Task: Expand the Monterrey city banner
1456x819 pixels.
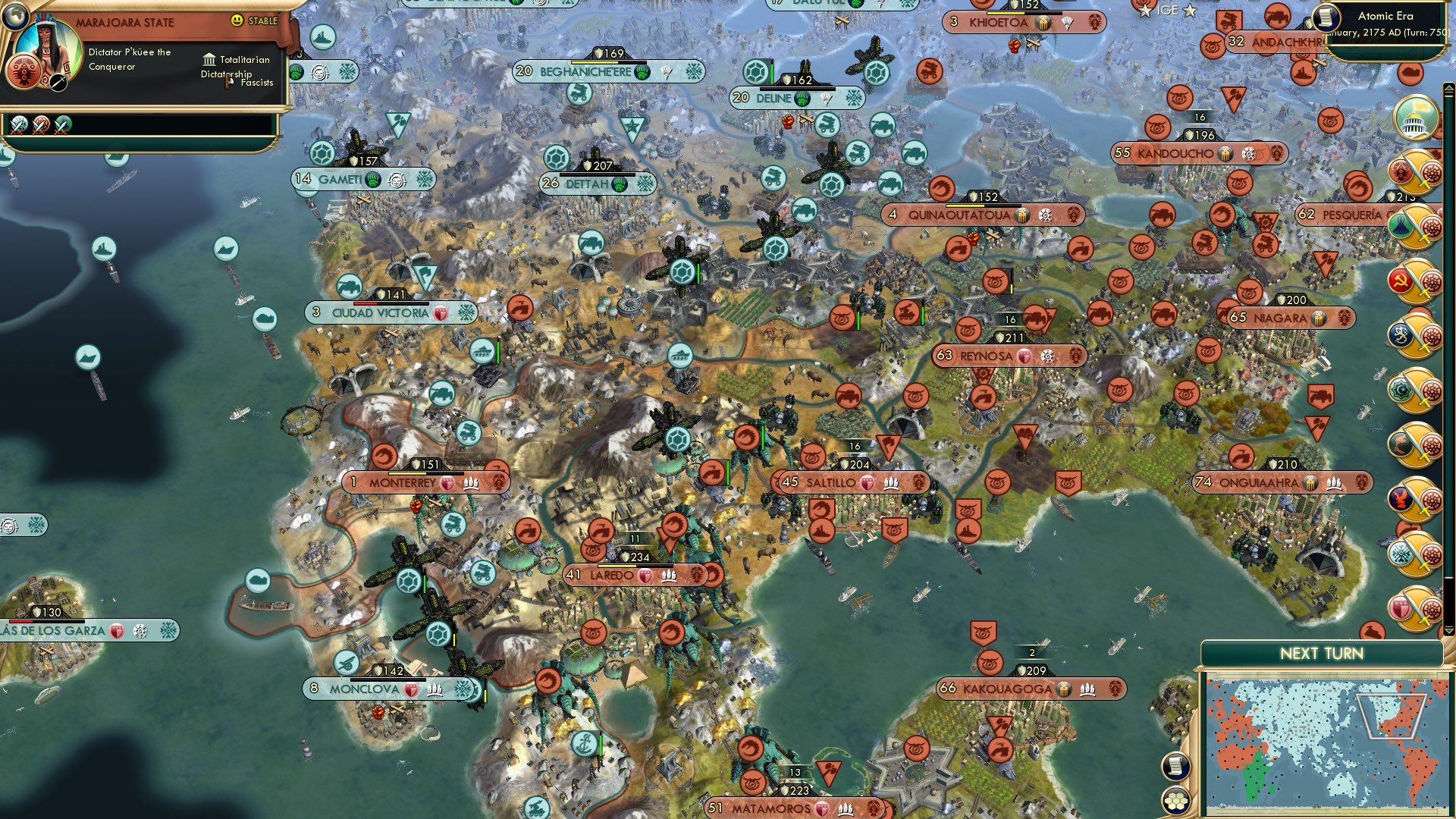Action: click(x=402, y=482)
